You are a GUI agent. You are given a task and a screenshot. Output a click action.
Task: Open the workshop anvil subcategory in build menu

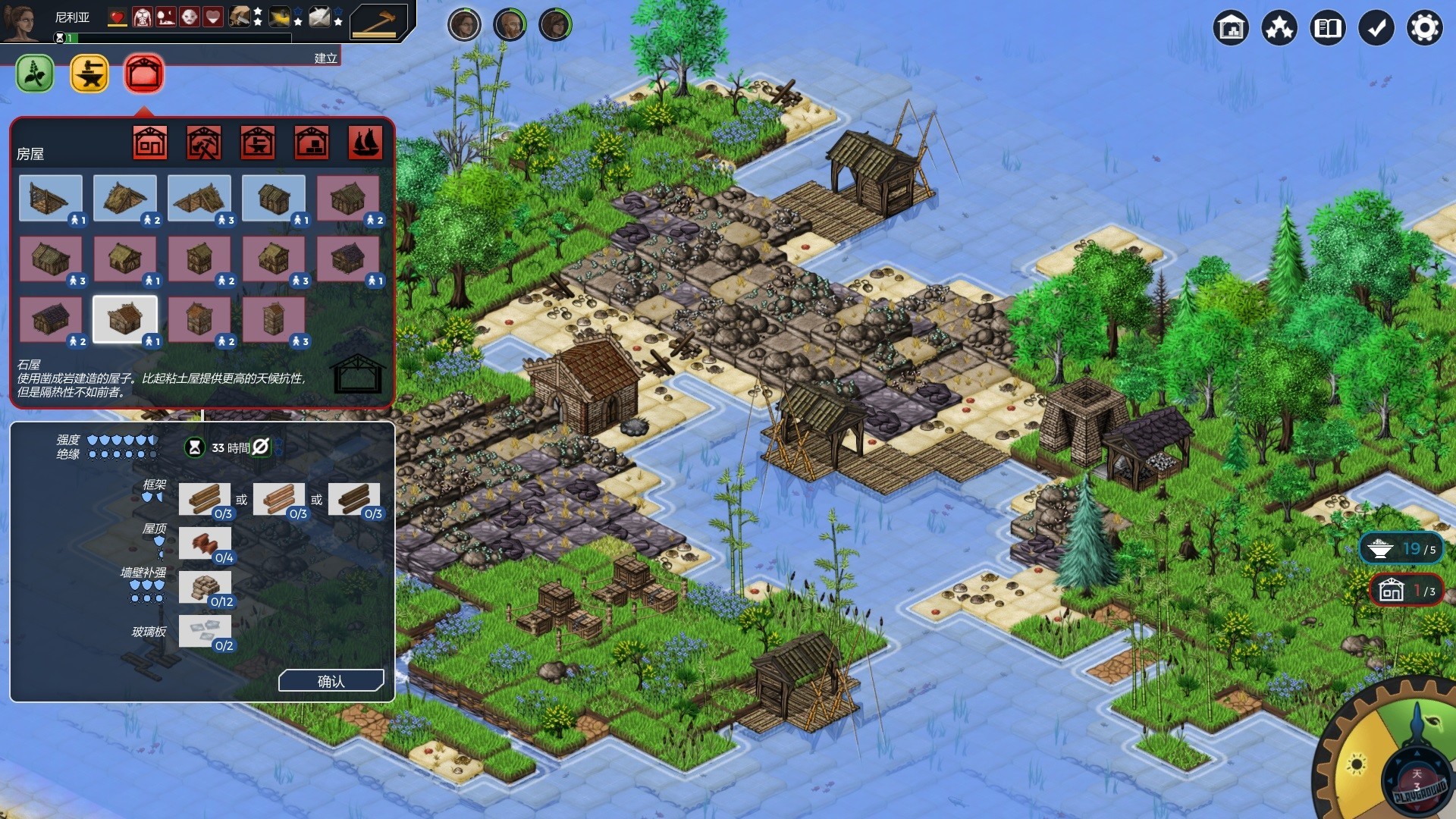pos(256,141)
